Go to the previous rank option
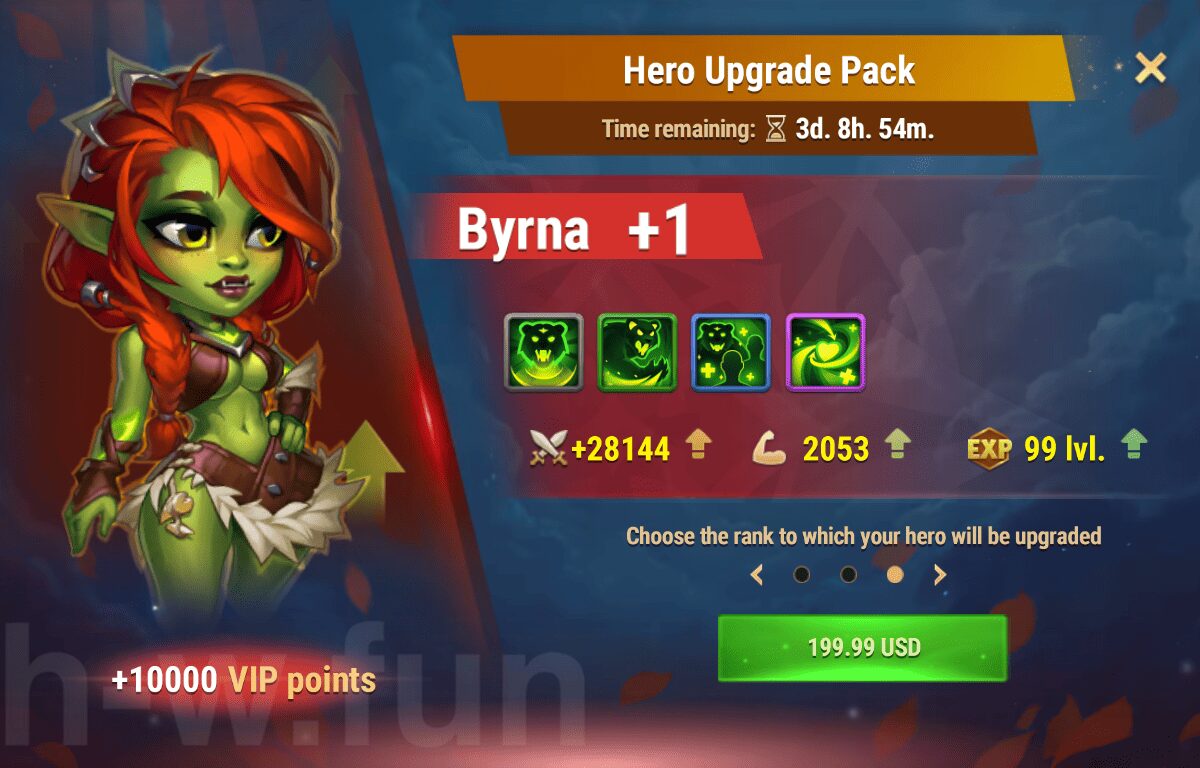This screenshot has height=768, width=1200. [x=757, y=575]
